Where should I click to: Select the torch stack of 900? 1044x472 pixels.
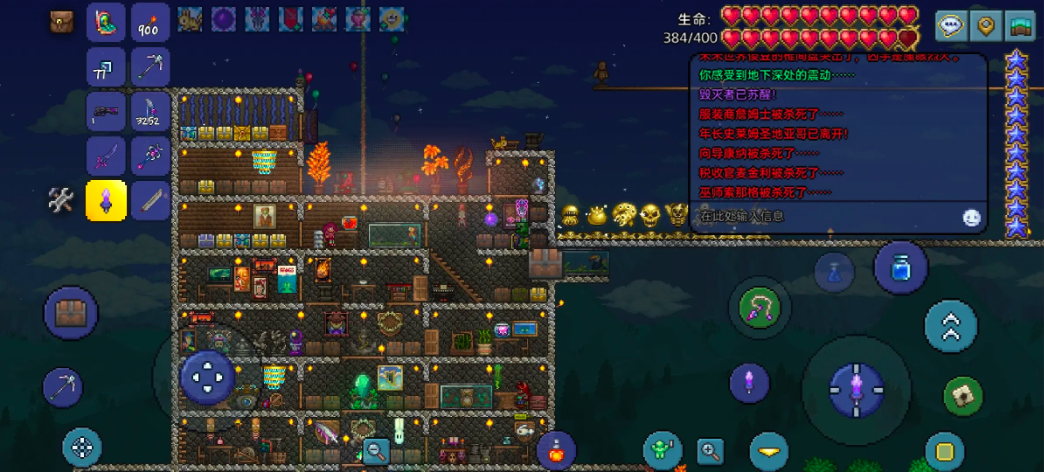tap(149, 23)
